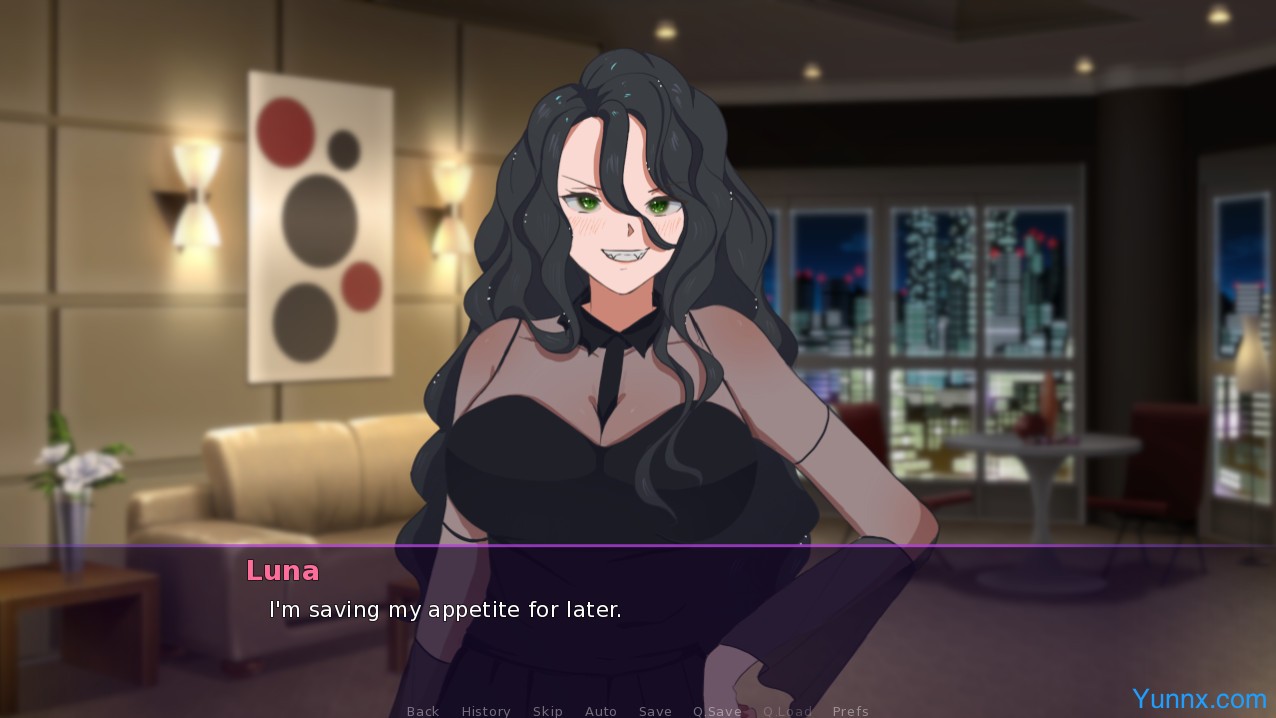
Task: Open the Save menu
Action: tap(655, 711)
